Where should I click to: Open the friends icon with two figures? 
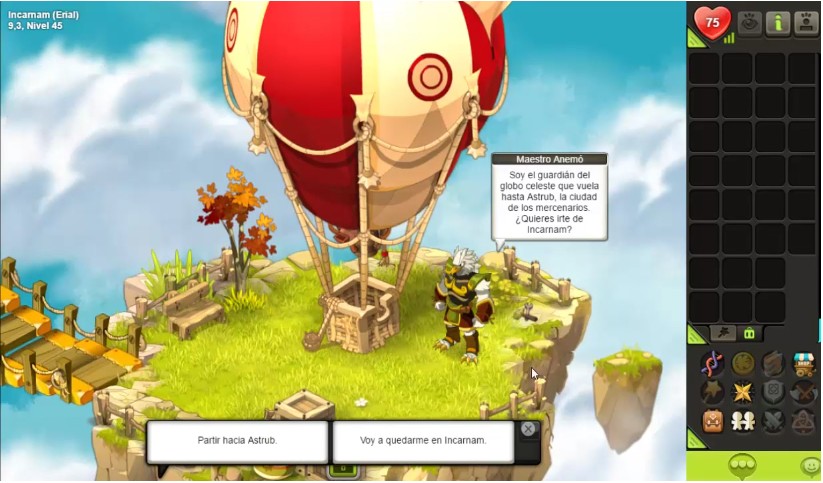pos(743,420)
